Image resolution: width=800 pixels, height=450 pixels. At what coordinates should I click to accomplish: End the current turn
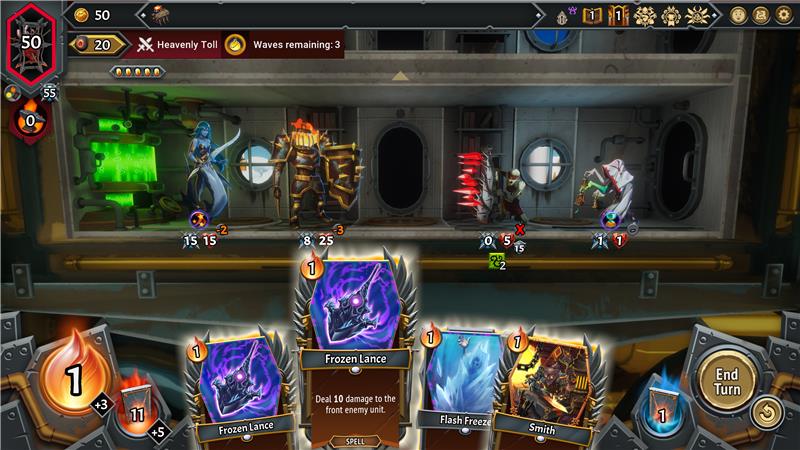pyautogui.click(x=725, y=380)
